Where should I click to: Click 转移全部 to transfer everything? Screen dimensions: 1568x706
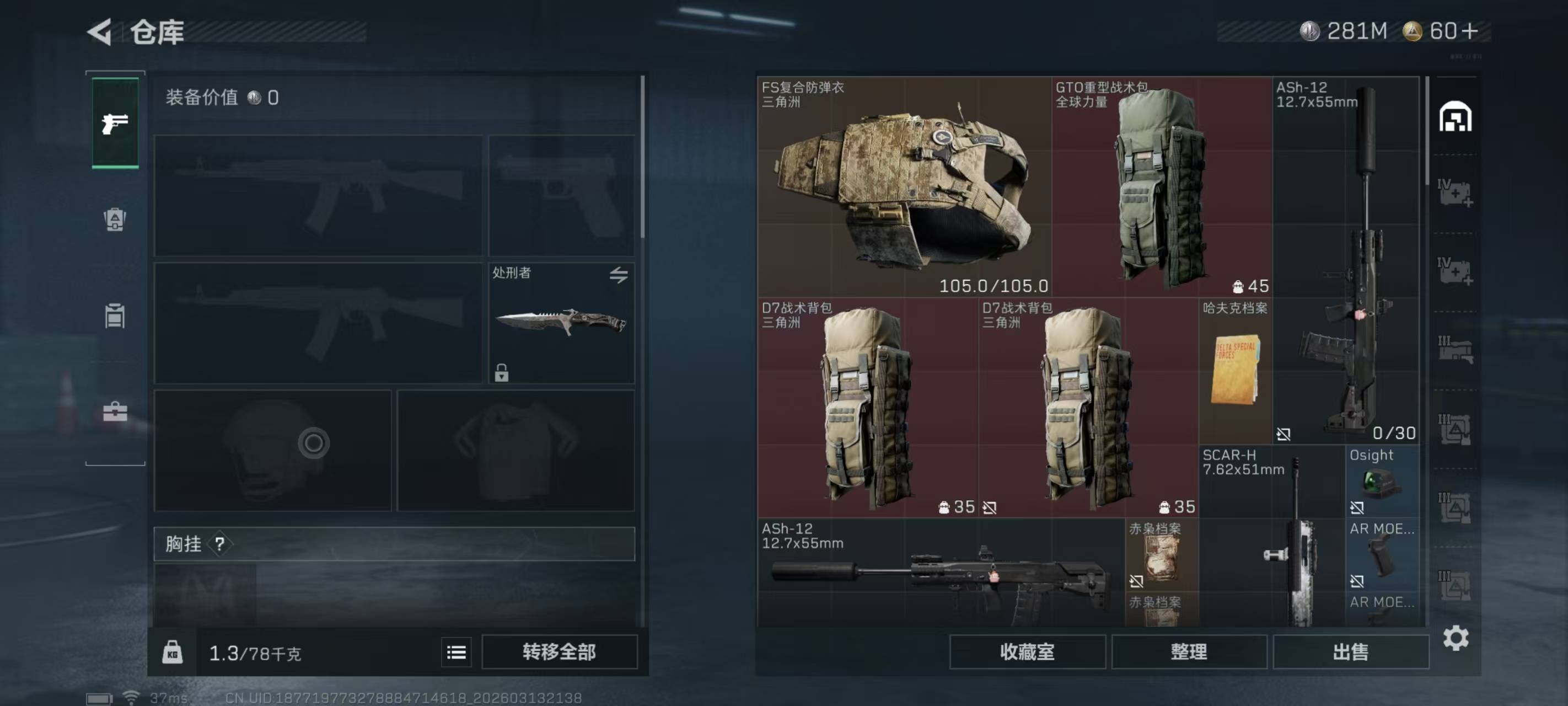click(559, 652)
